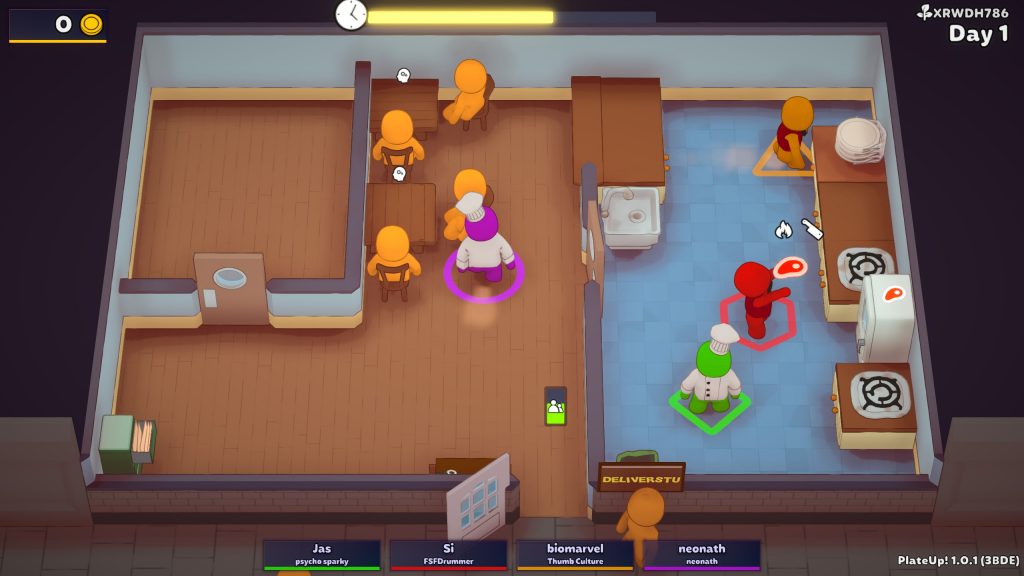Select the Jas player card
The image size is (1024, 576).
tap(321, 555)
